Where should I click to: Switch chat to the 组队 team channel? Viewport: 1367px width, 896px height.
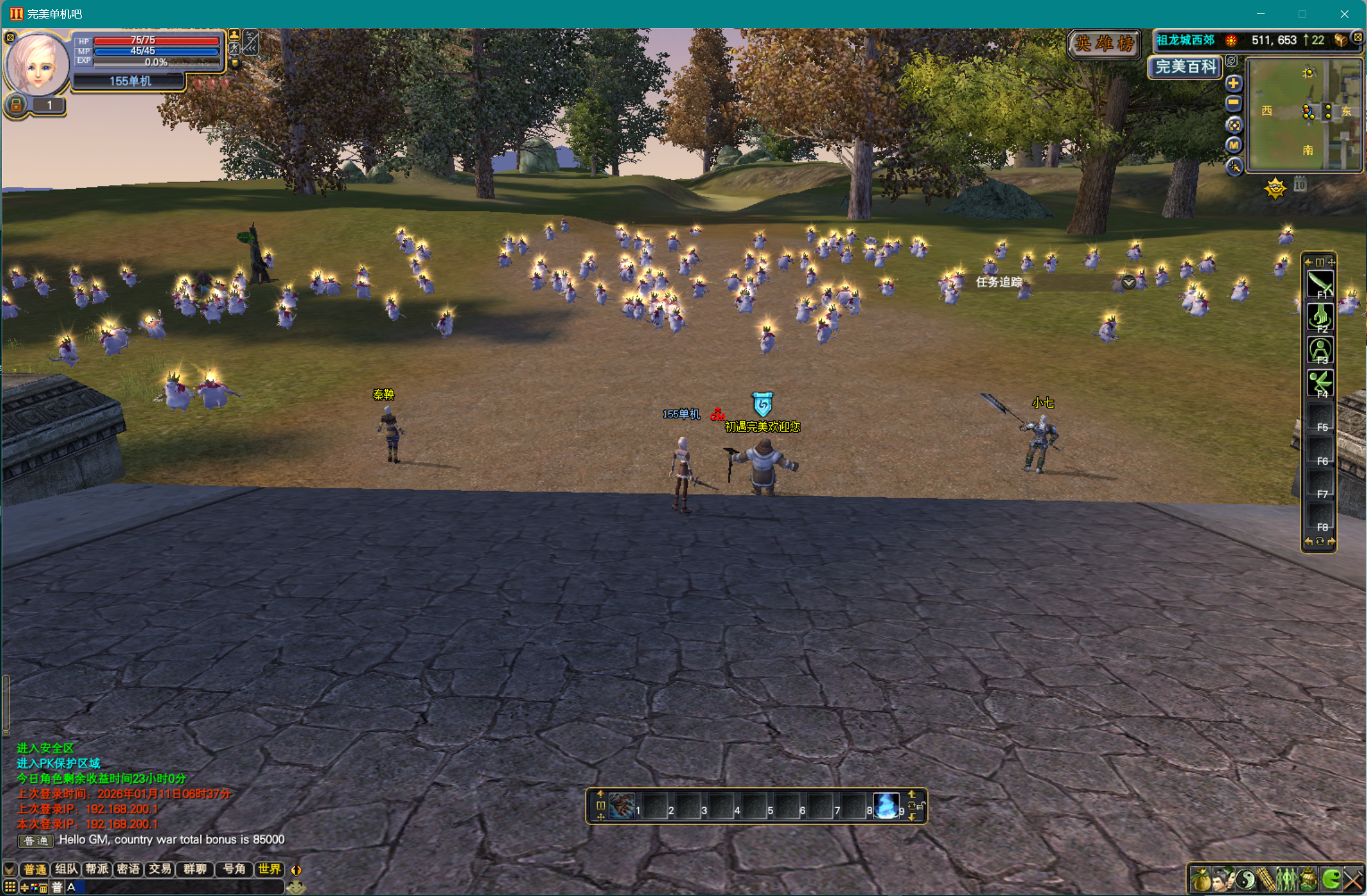tap(66, 869)
